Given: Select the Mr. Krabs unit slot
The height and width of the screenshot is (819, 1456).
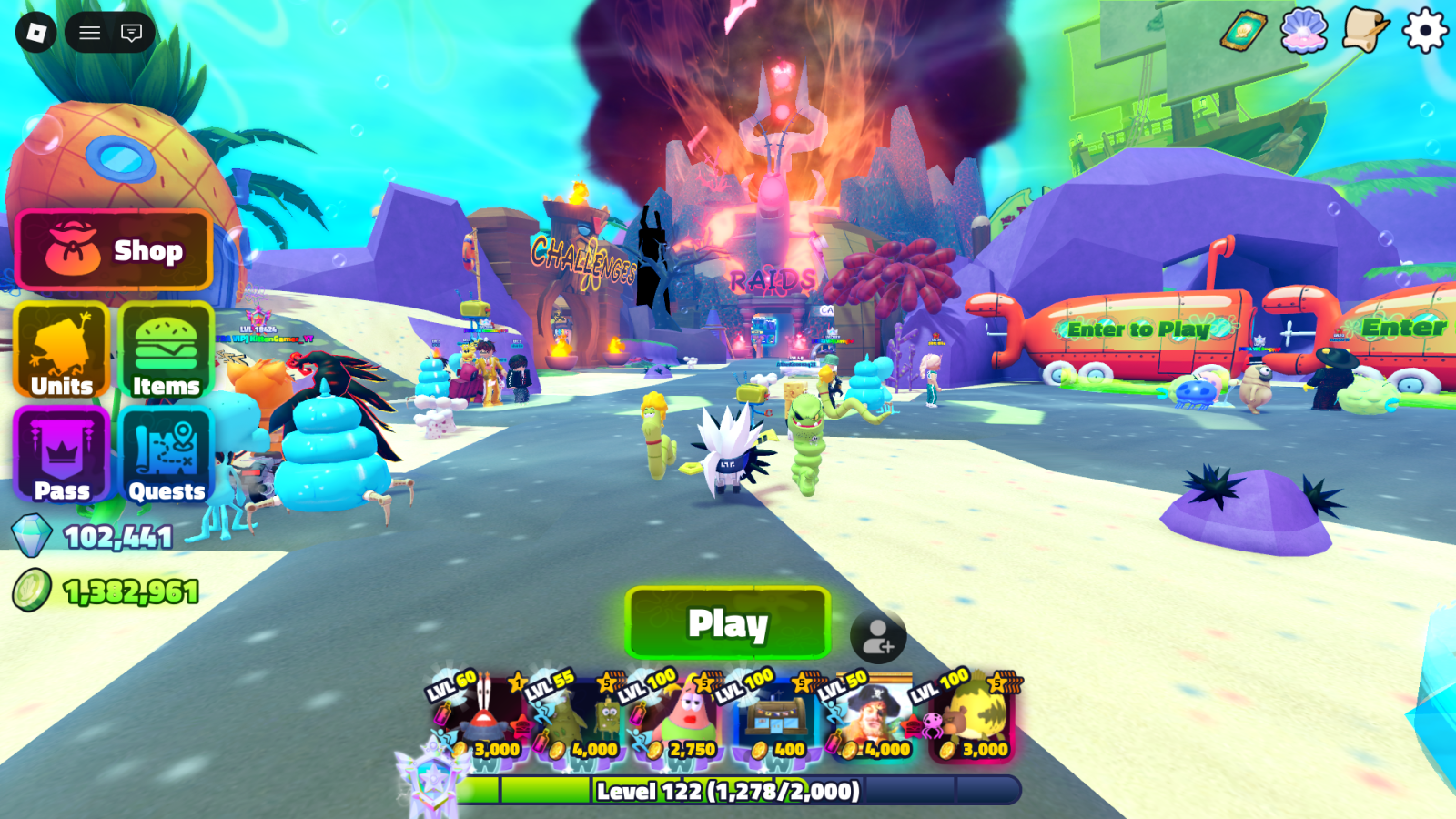Looking at the screenshot, I should (482, 719).
